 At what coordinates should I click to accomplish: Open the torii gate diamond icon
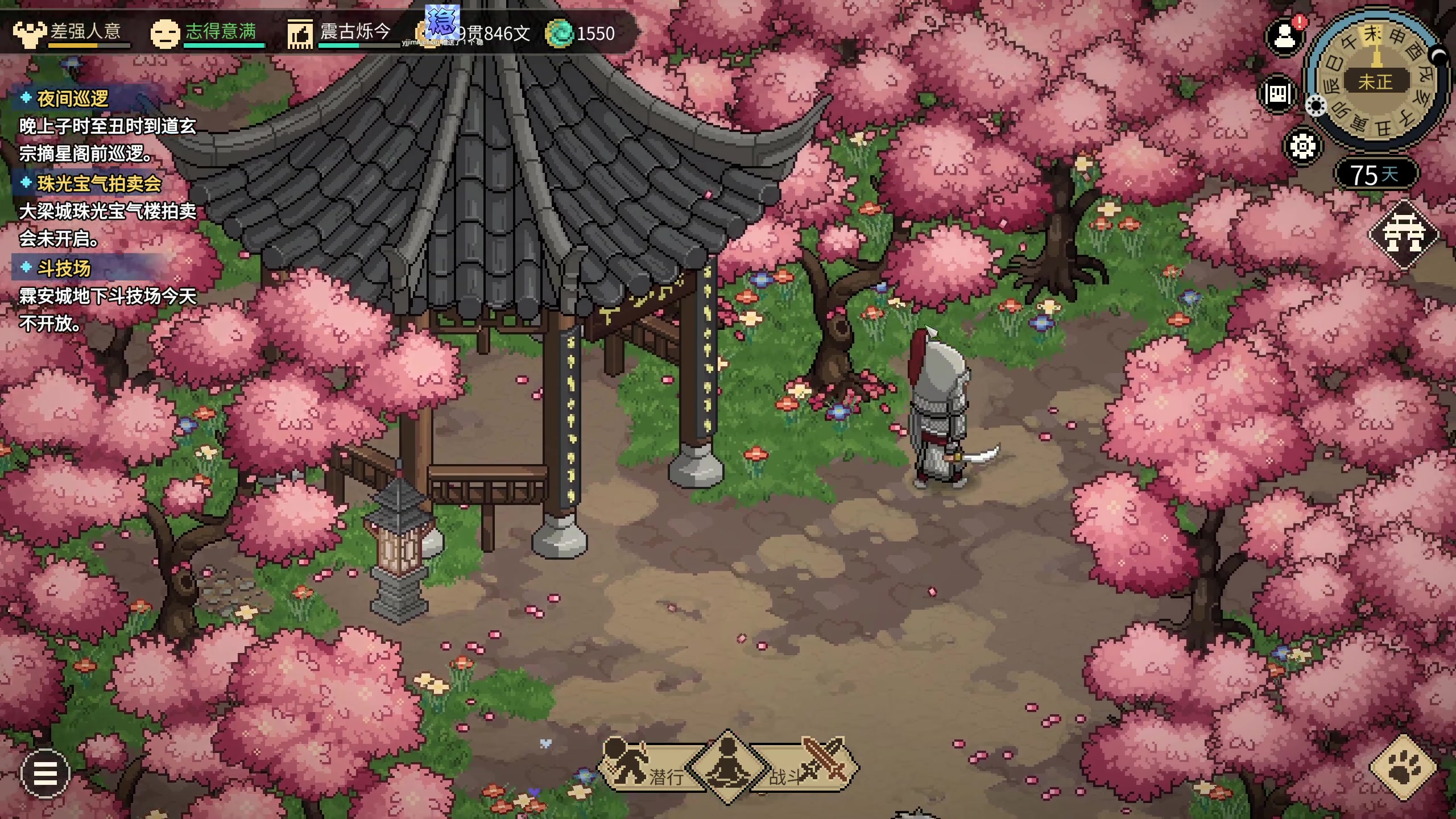(1403, 234)
